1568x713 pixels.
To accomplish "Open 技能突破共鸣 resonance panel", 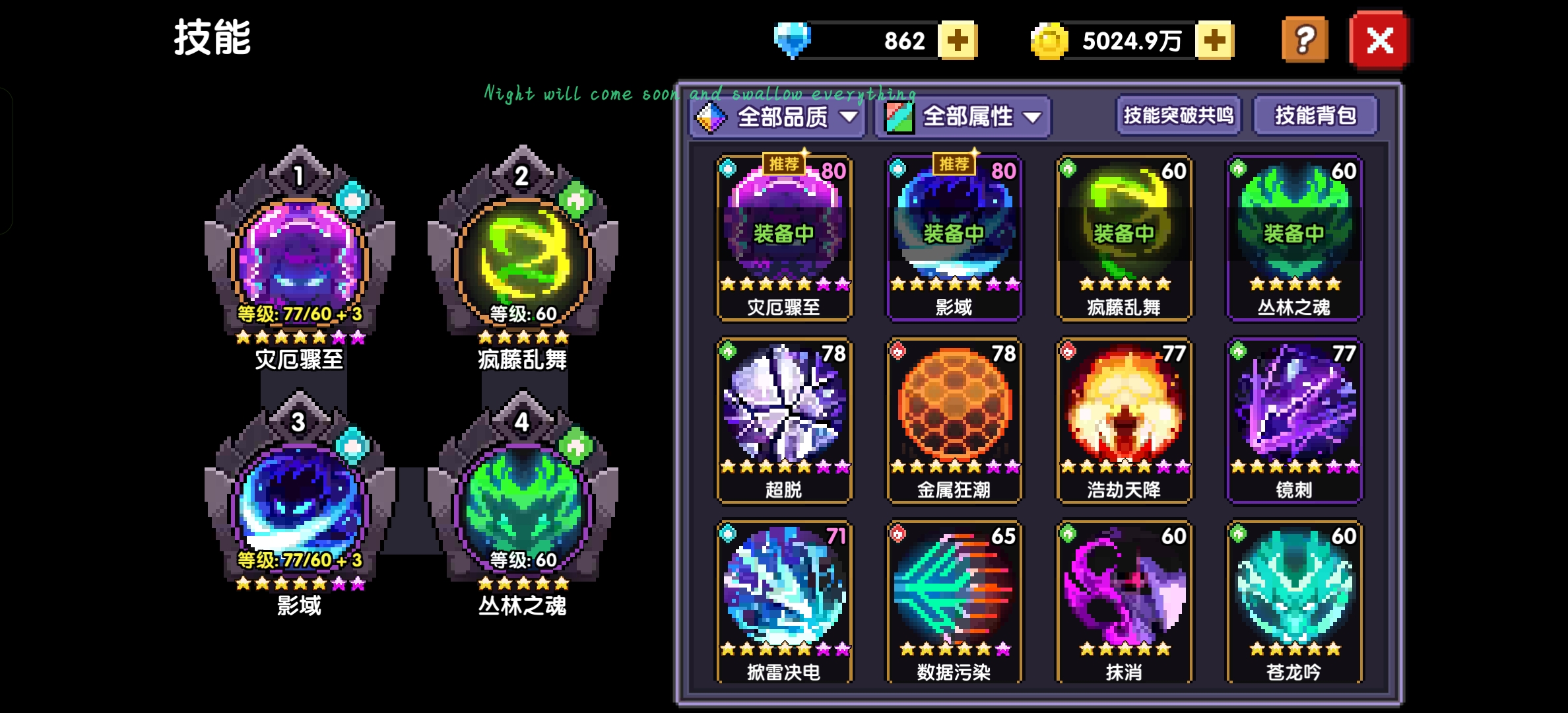I will pos(1178,116).
